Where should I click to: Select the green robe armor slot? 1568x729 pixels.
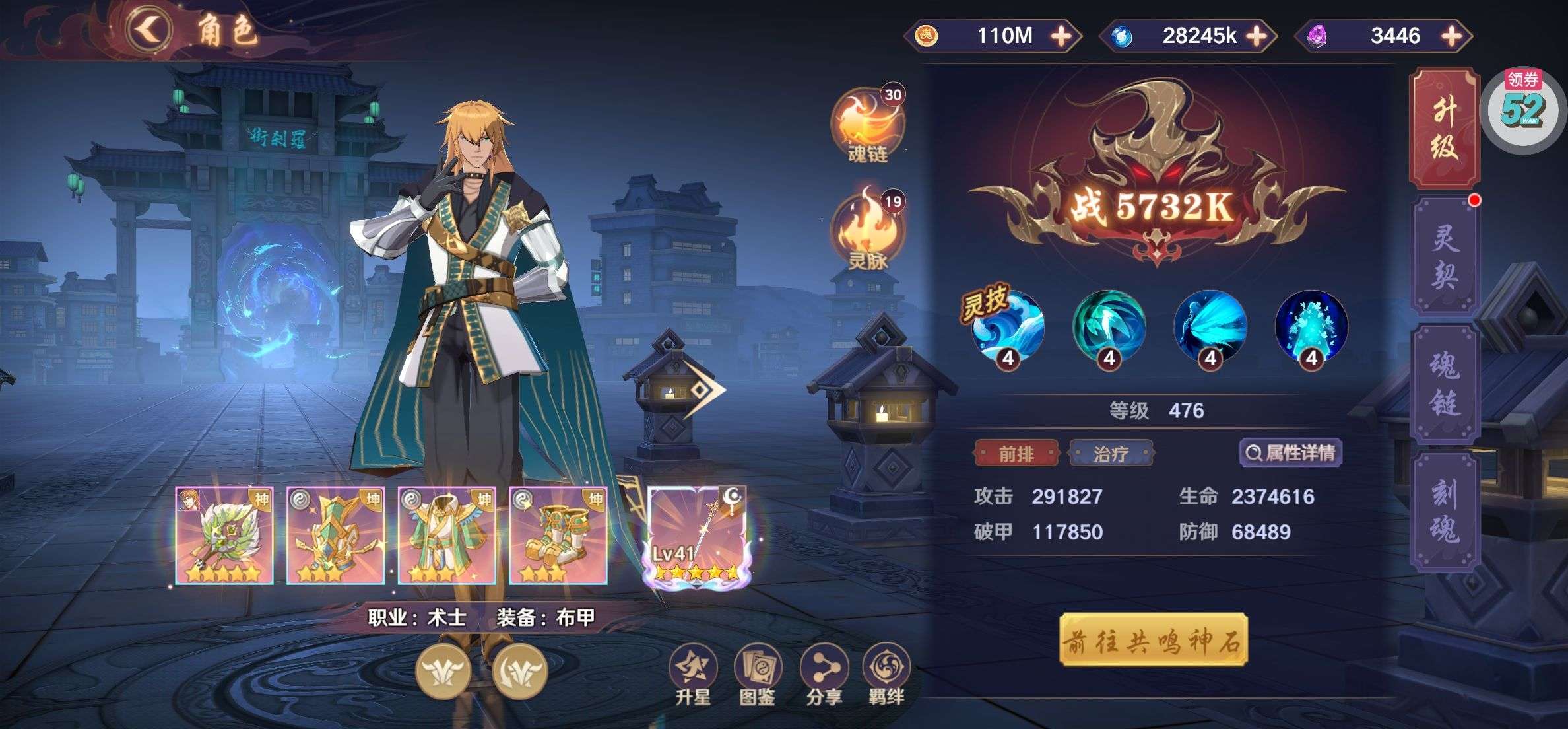click(x=447, y=536)
